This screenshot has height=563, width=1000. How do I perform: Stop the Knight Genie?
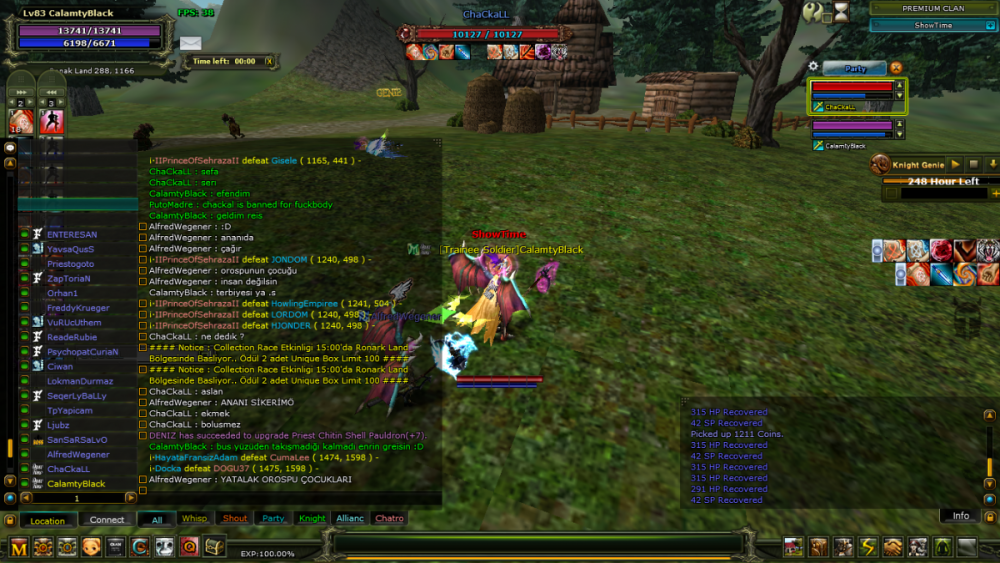pos(974,164)
